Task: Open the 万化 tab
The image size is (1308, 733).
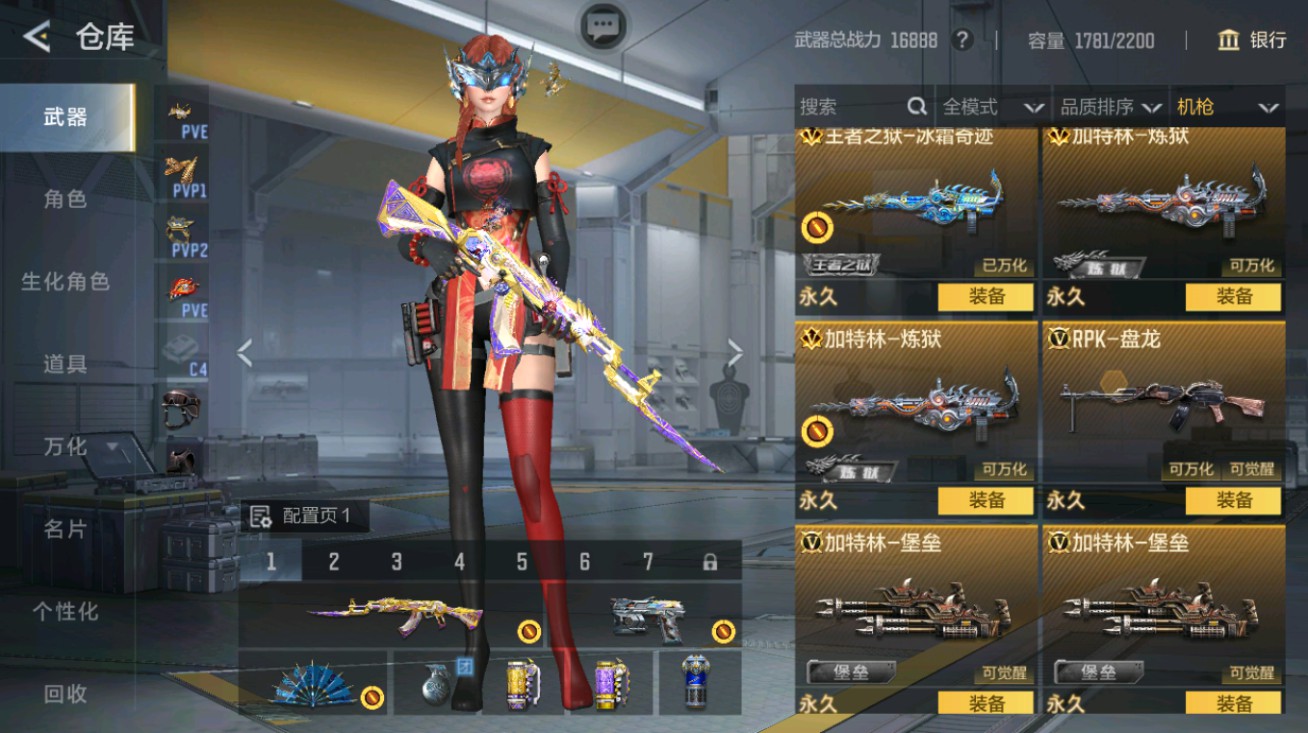Action: click(x=65, y=447)
